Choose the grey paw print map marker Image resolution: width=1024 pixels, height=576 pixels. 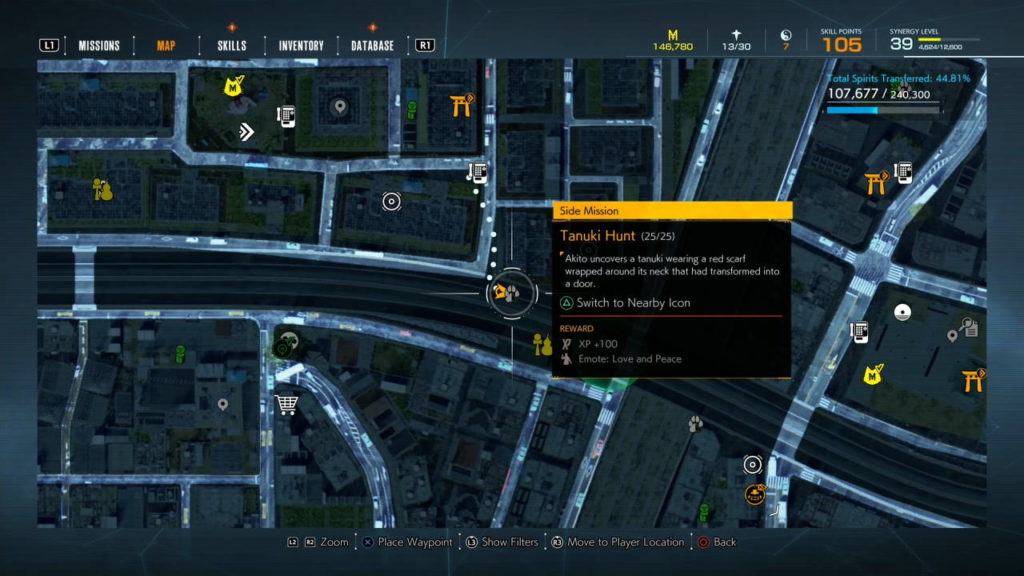click(695, 425)
